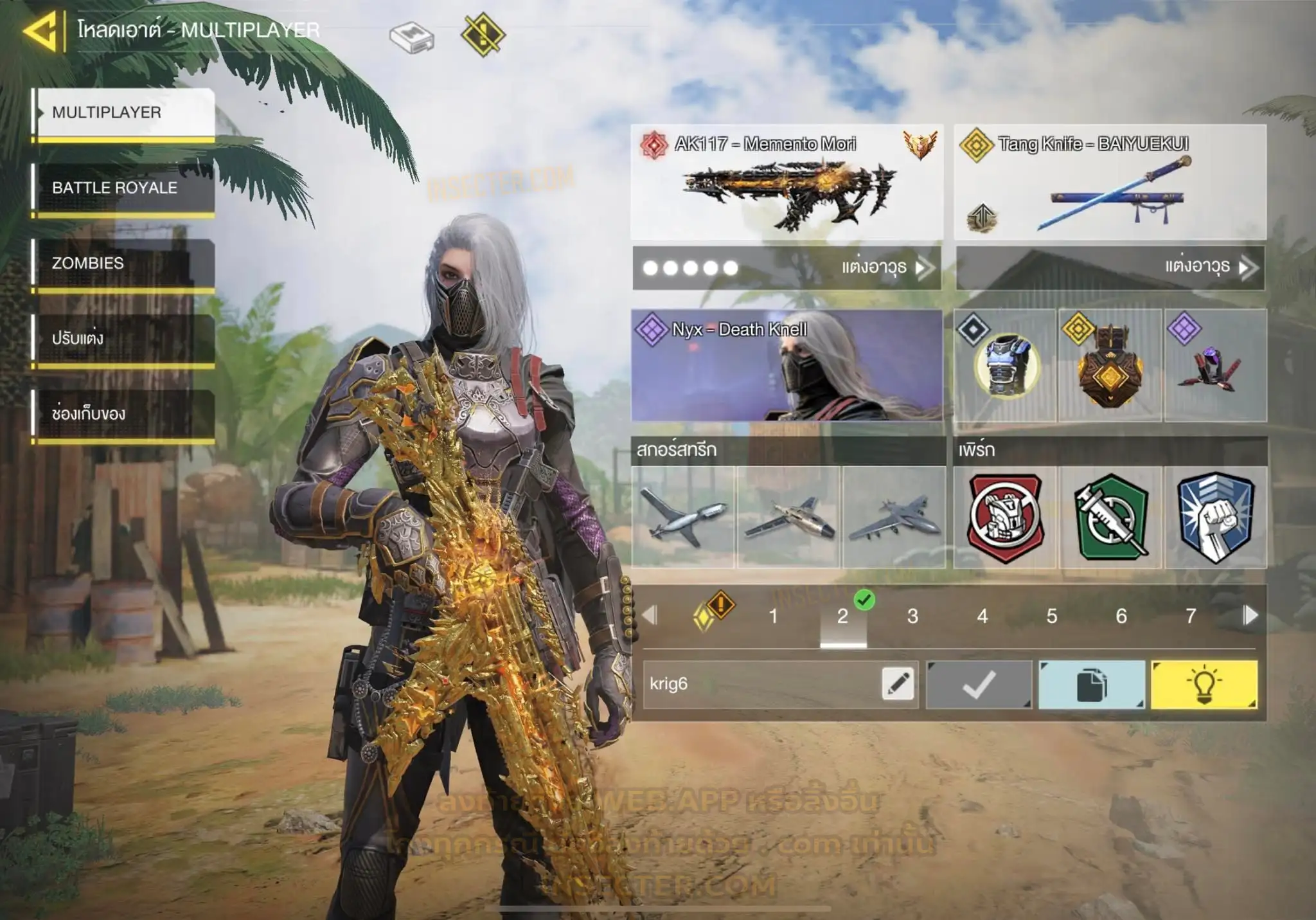Select the blue armor vest equipment slot
1316x920 pixels.
[x=1005, y=365]
